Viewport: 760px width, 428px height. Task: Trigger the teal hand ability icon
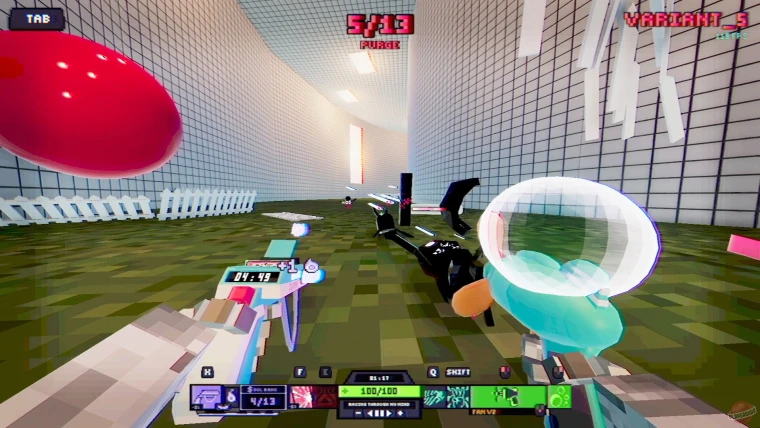pos(458,397)
